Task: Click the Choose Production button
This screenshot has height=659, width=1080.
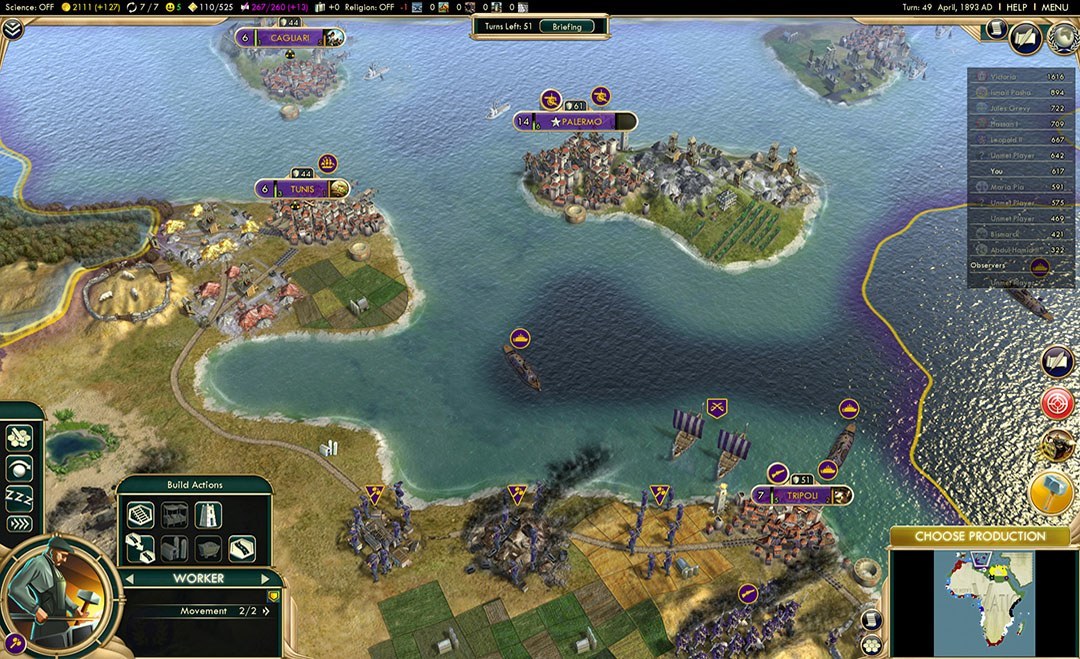Action: point(979,537)
